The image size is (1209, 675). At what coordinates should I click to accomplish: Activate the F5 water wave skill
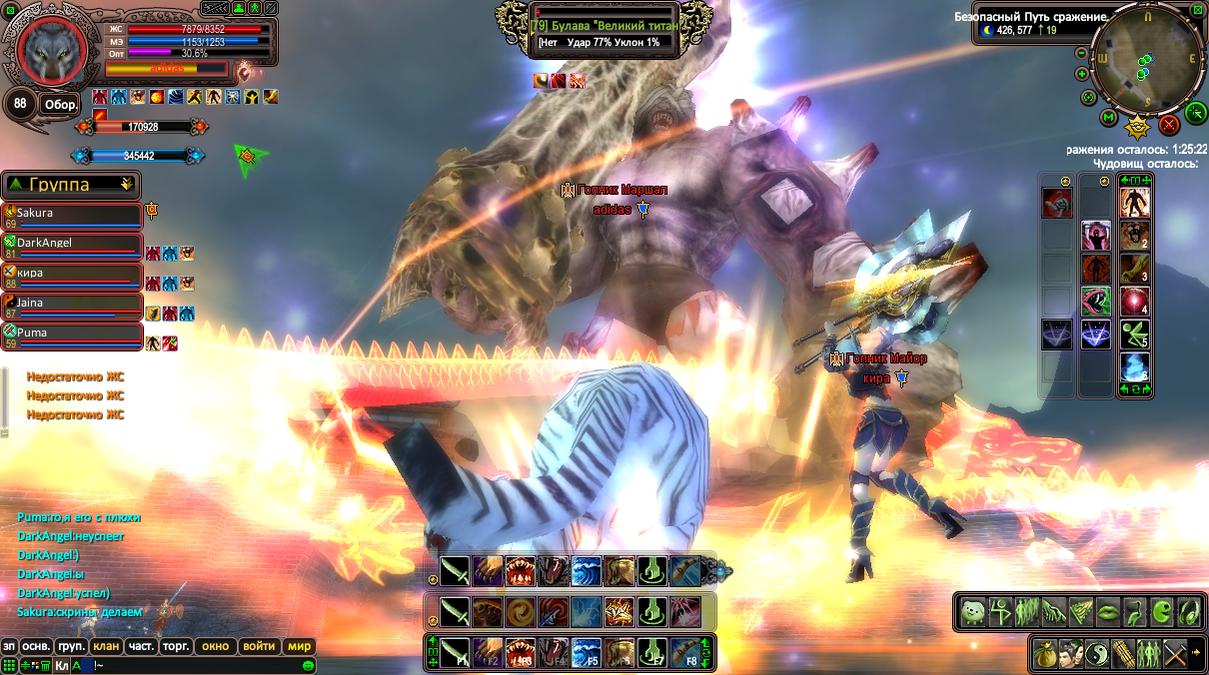click(586, 652)
